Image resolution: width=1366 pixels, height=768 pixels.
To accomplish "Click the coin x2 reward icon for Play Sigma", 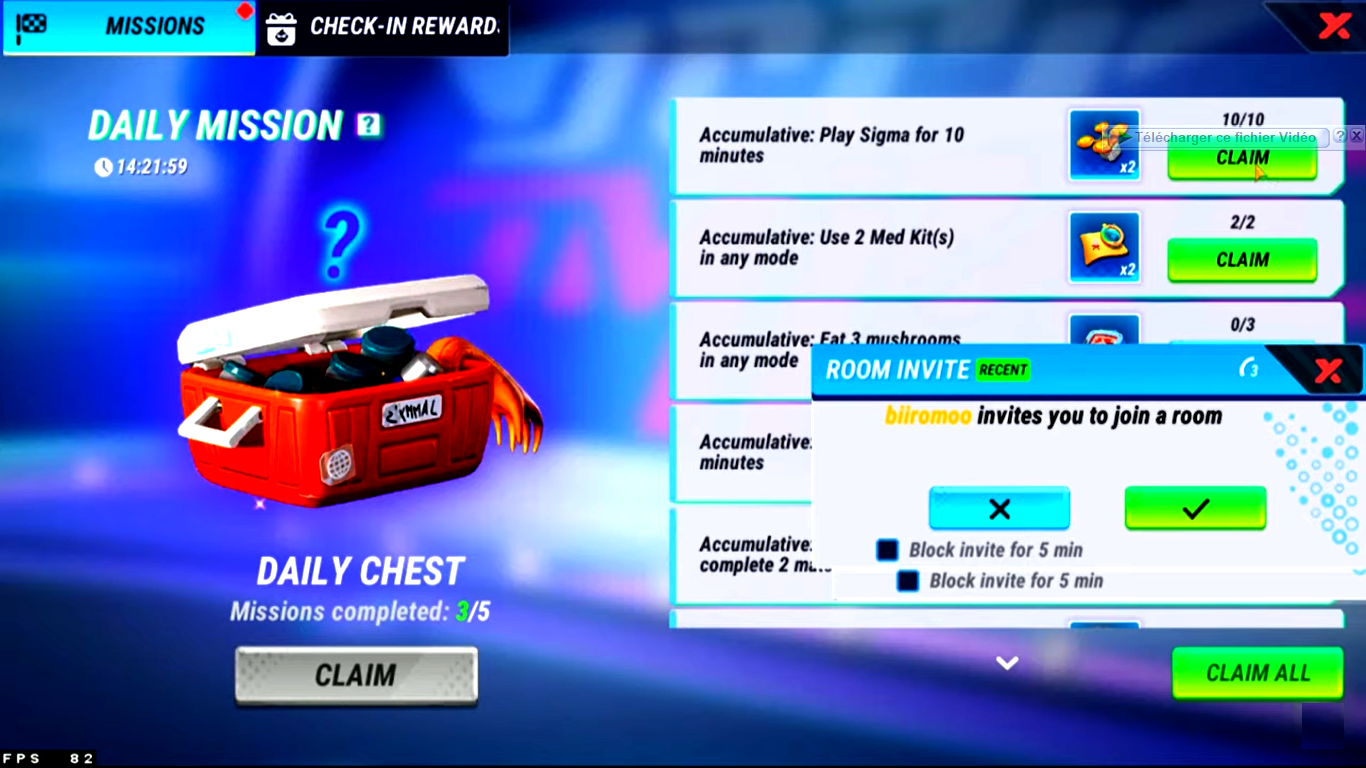I will [x=1104, y=145].
